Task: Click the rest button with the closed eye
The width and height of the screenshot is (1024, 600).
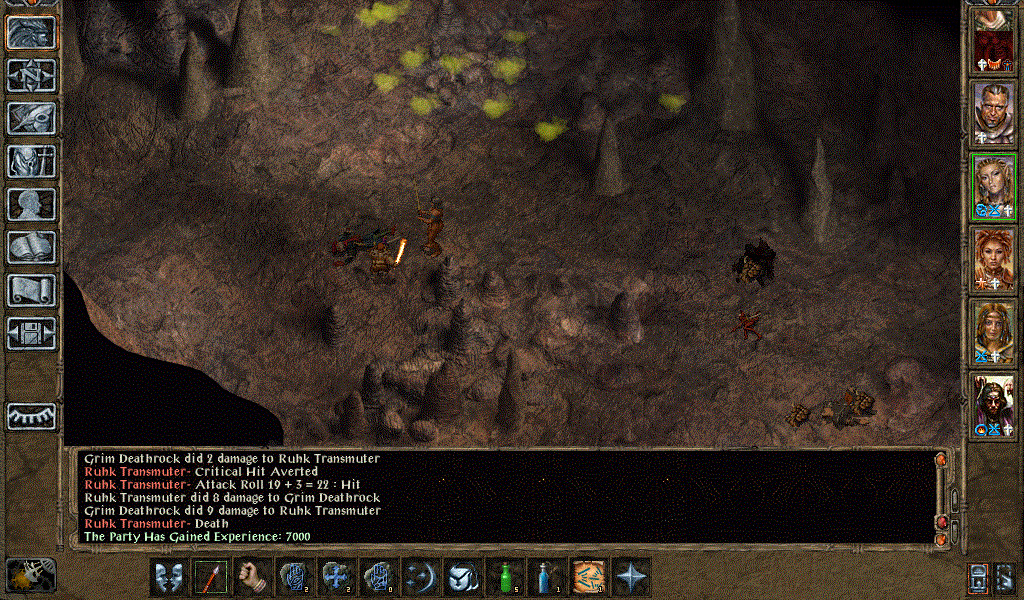Action: [x=32, y=416]
